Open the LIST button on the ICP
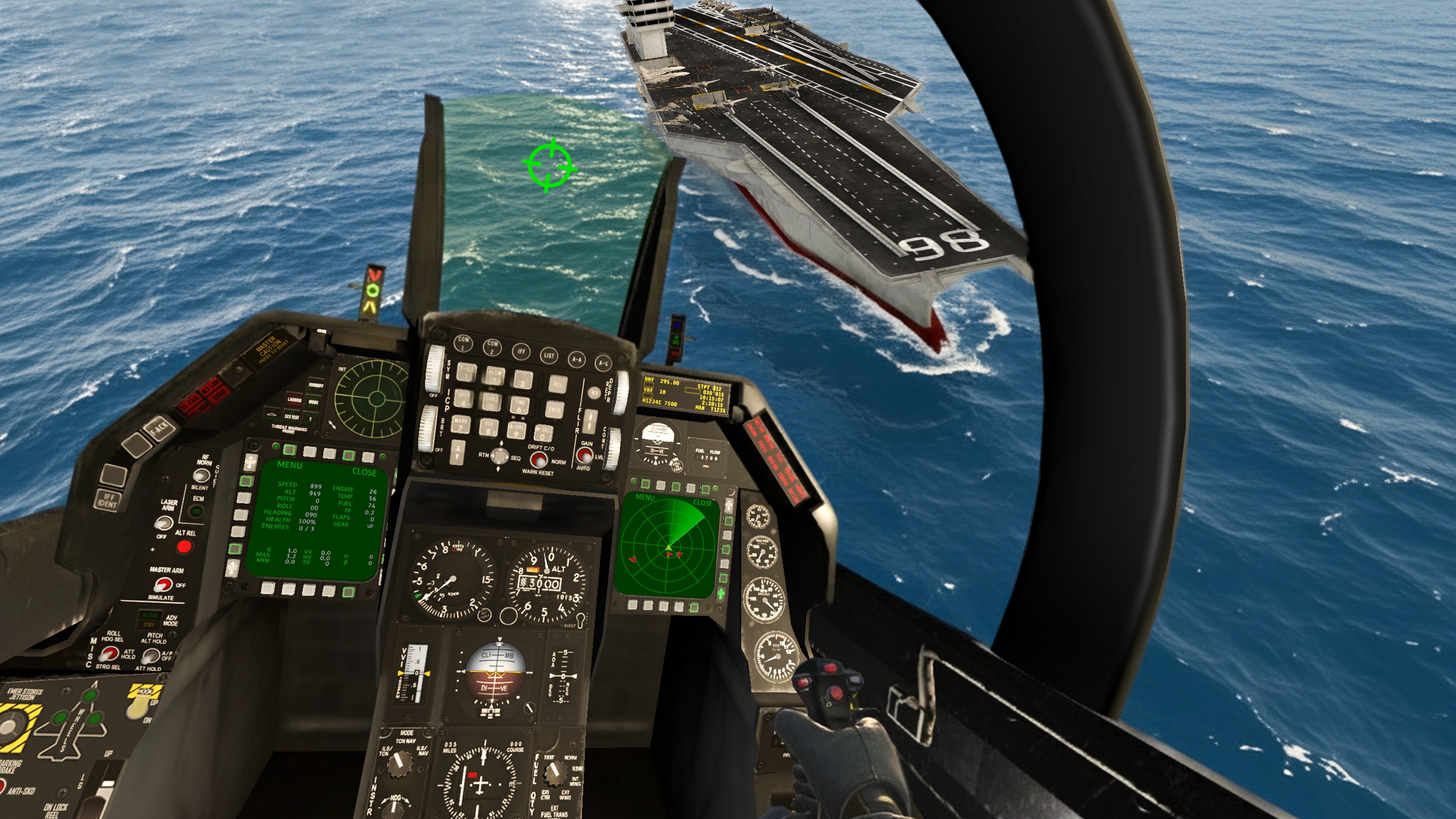Screen dimensions: 1456x819 tap(549, 355)
